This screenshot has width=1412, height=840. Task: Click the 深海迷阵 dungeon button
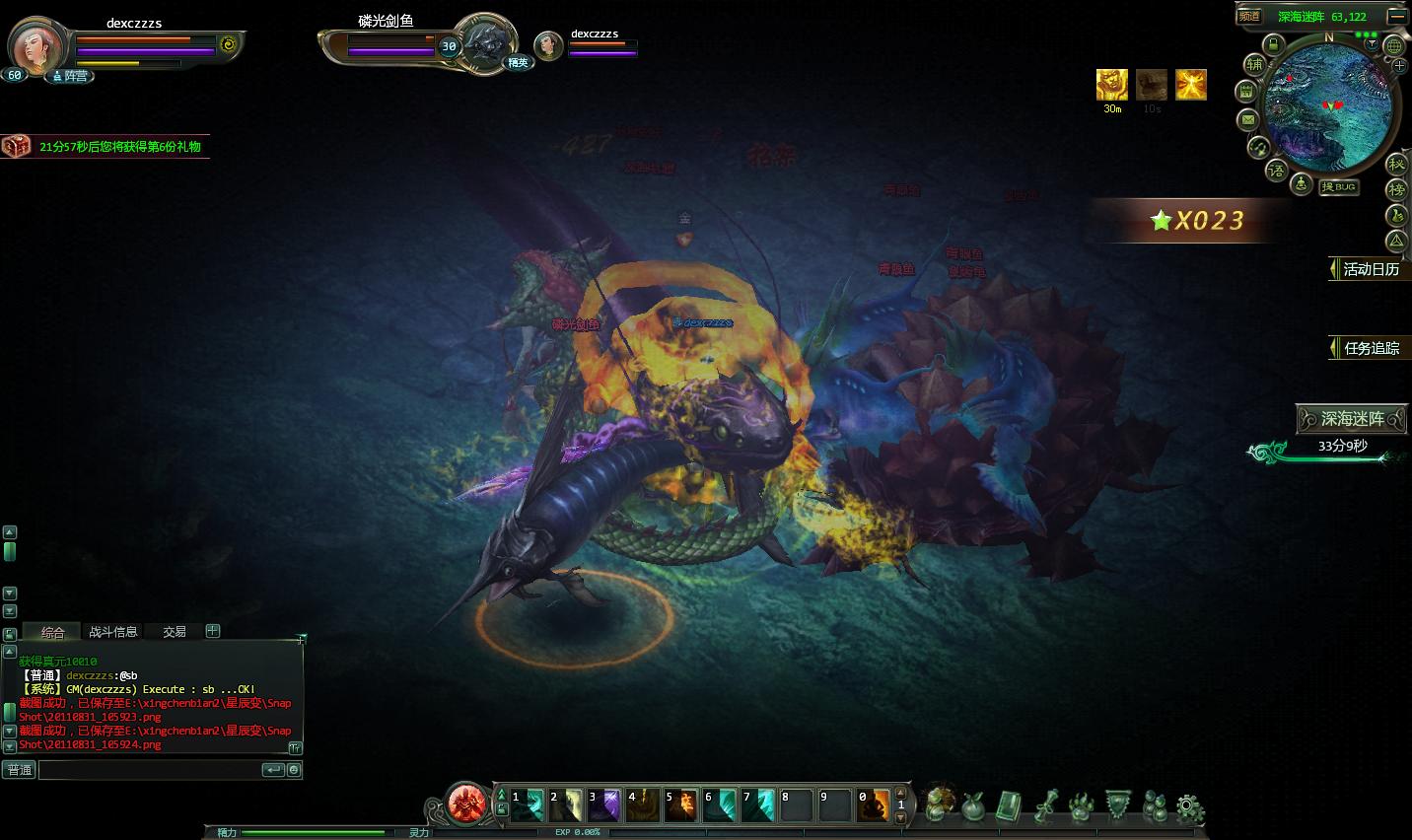(1352, 419)
